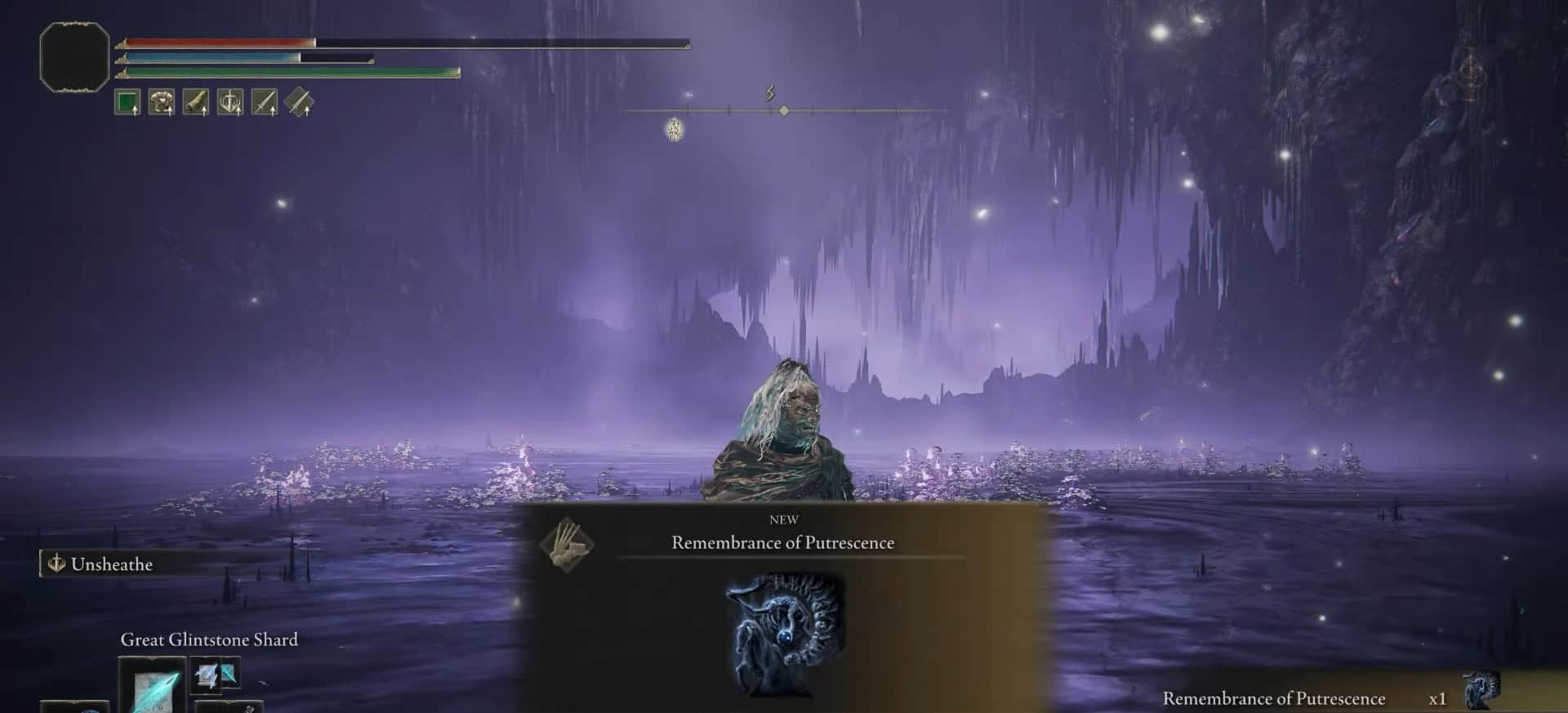Image resolution: width=1568 pixels, height=713 pixels.
Task: Click the faded dagger buff icon
Action: click(301, 102)
